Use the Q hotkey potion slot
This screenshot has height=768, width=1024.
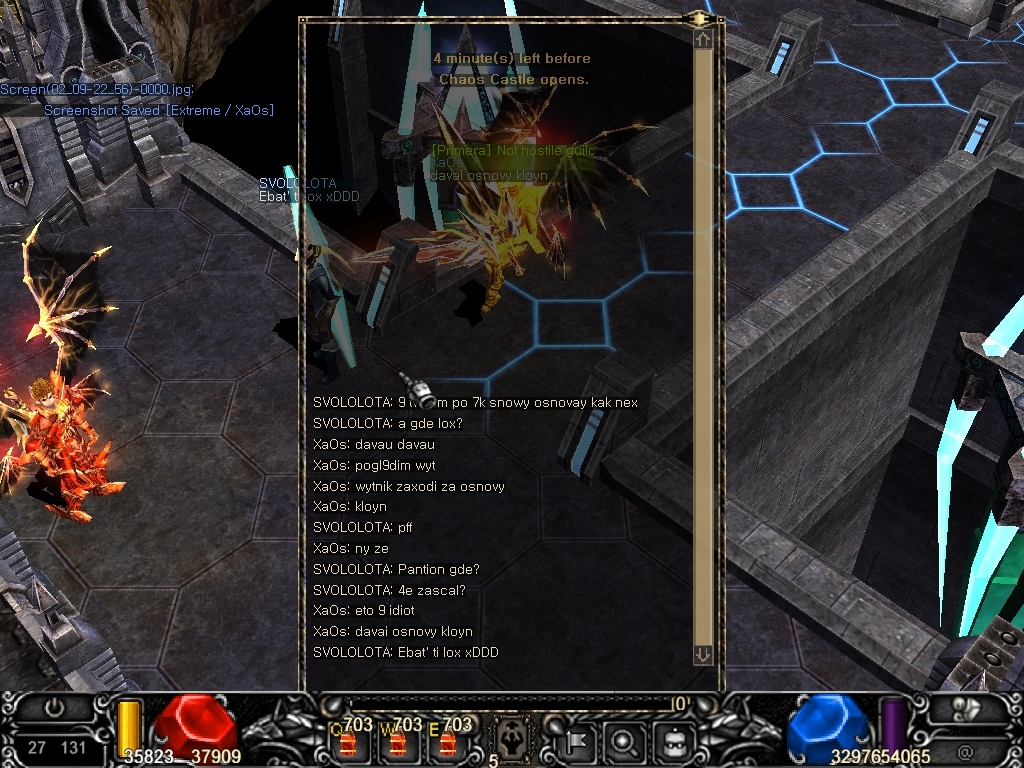pos(350,743)
